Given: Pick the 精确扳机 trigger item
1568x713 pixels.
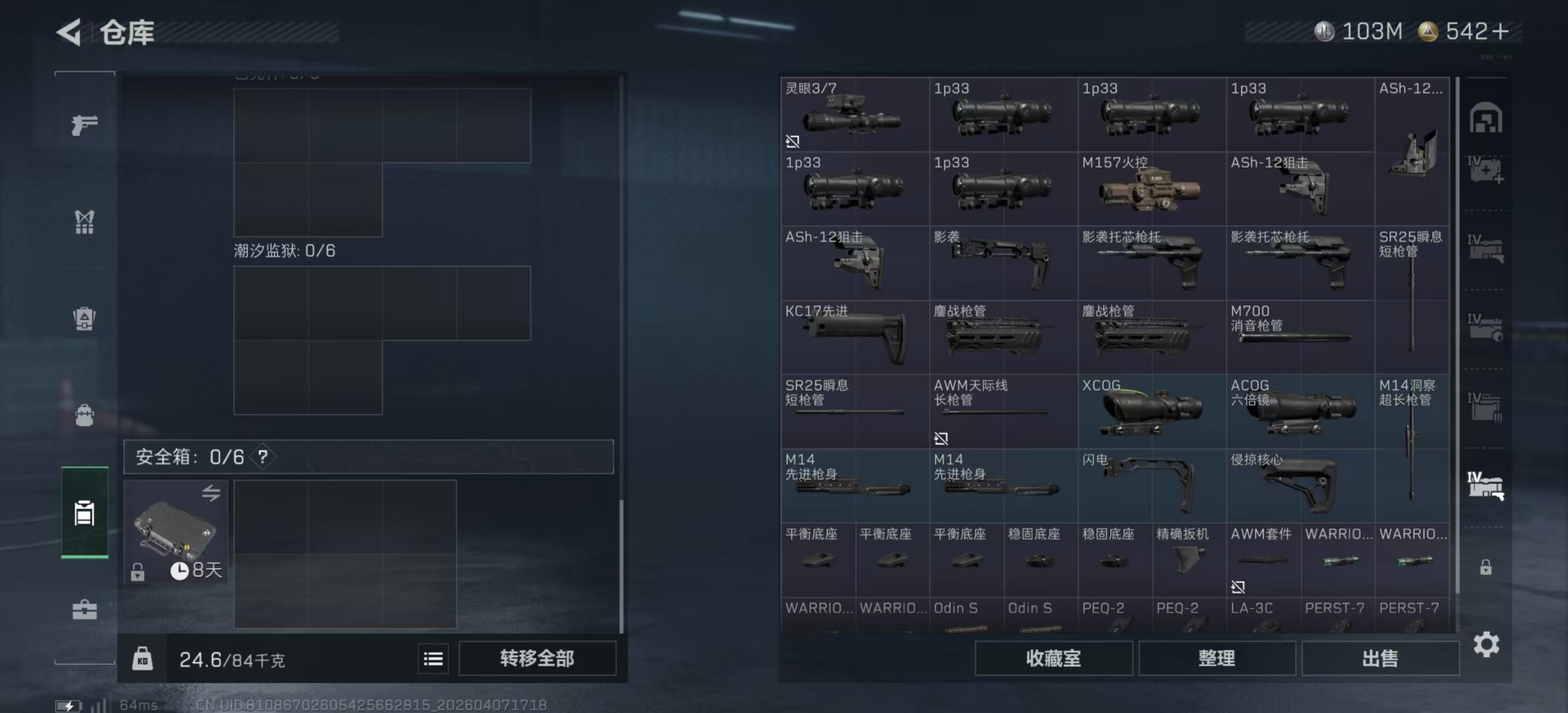Looking at the screenshot, I should click(1188, 560).
